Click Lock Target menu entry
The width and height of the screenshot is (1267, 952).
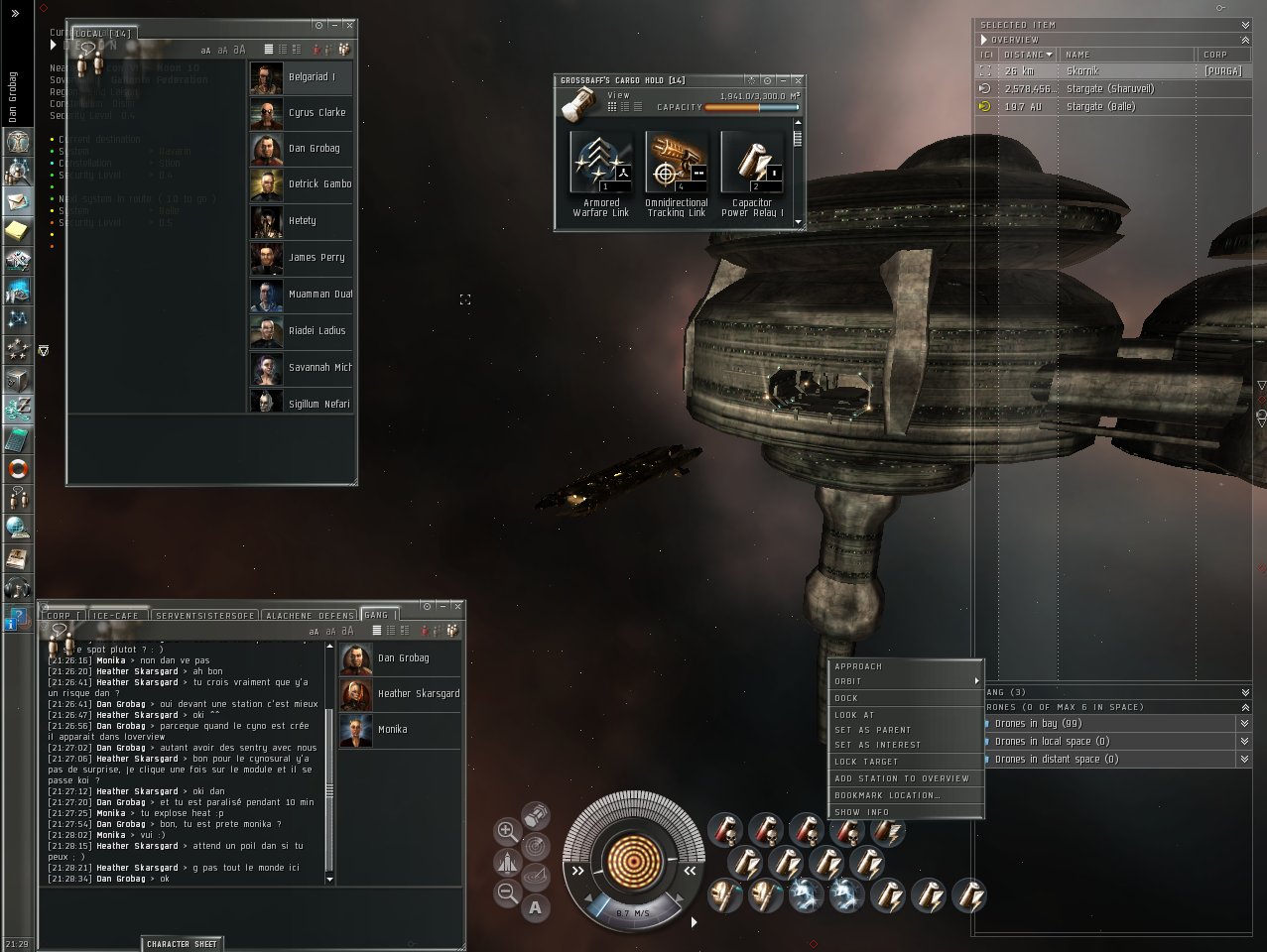866,762
